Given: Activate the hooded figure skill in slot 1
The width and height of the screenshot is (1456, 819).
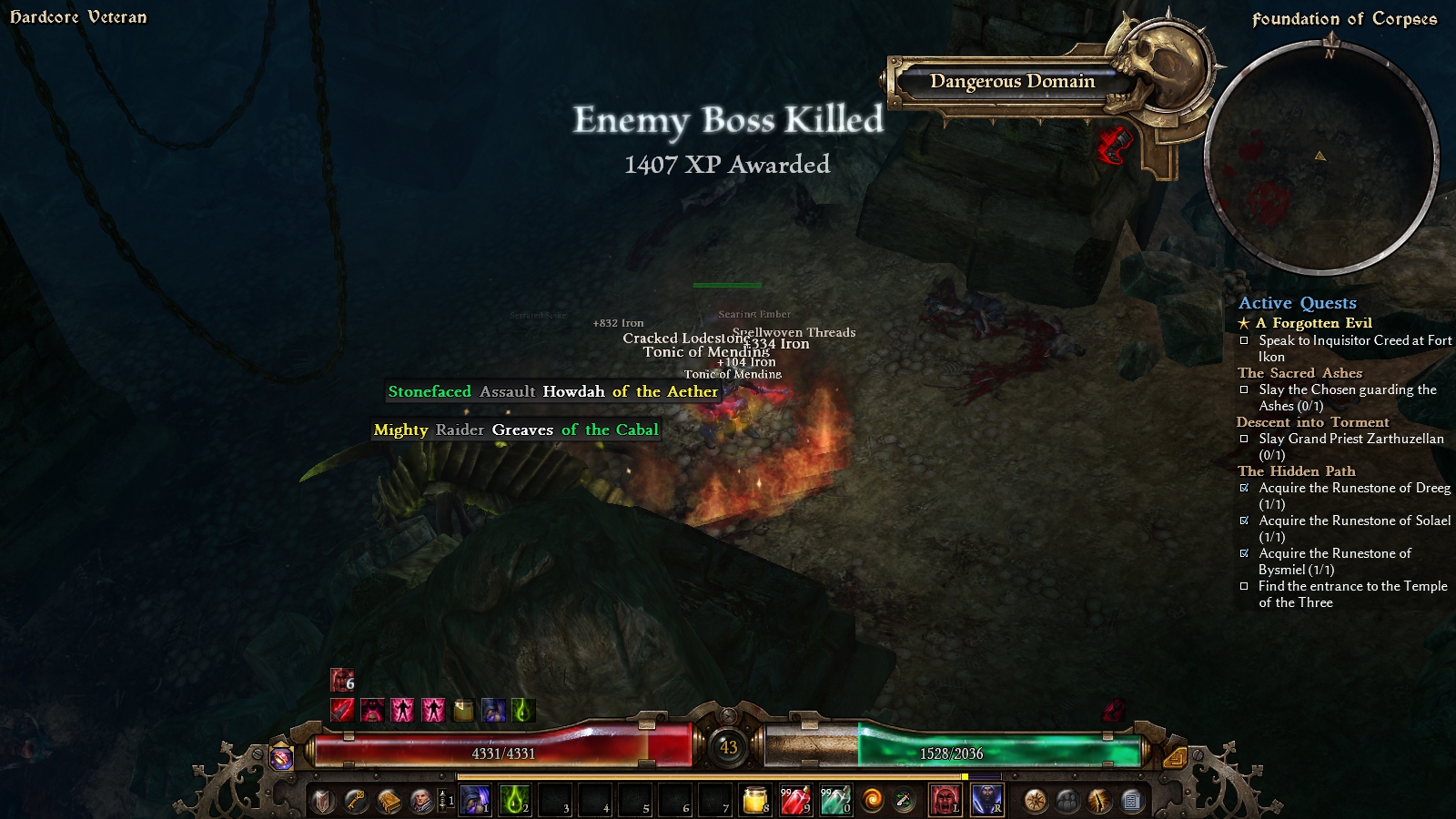Looking at the screenshot, I should click(x=475, y=801).
